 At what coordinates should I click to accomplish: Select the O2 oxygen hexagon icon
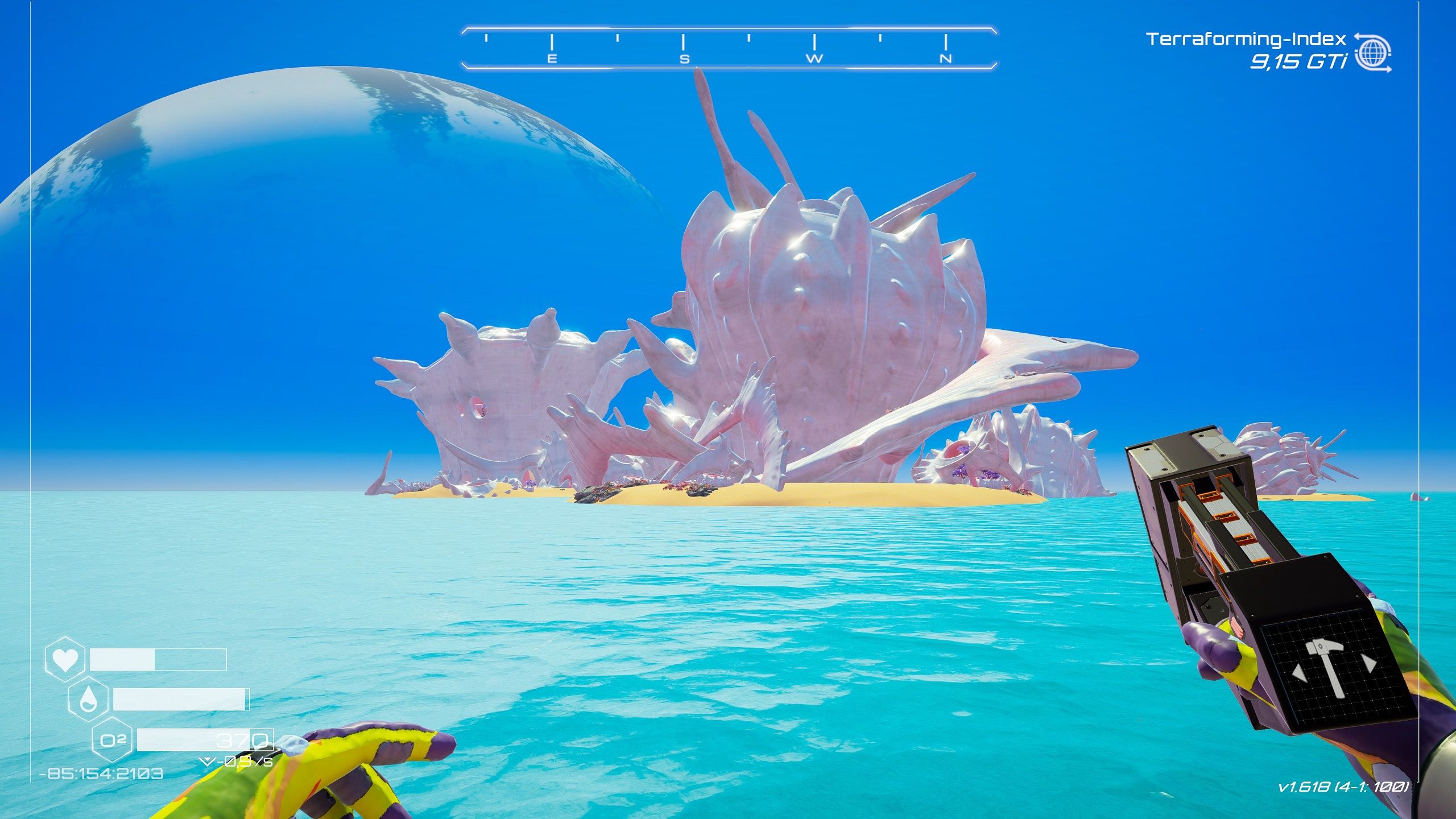(x=112, y=739)
